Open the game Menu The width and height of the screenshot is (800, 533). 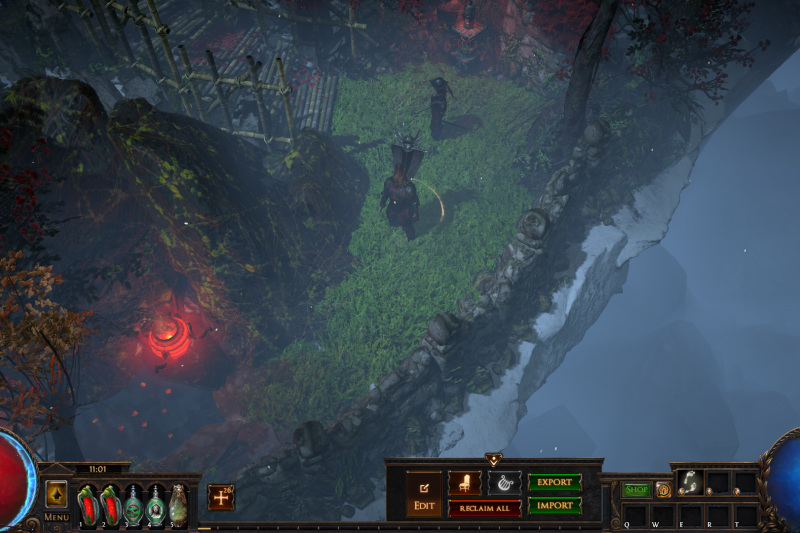56,517
